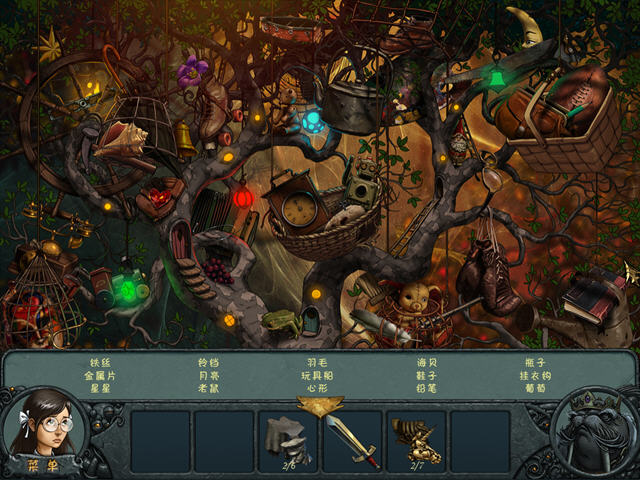Open the 菜单 menu
The image size is (640, 480).
pos(47,464)
